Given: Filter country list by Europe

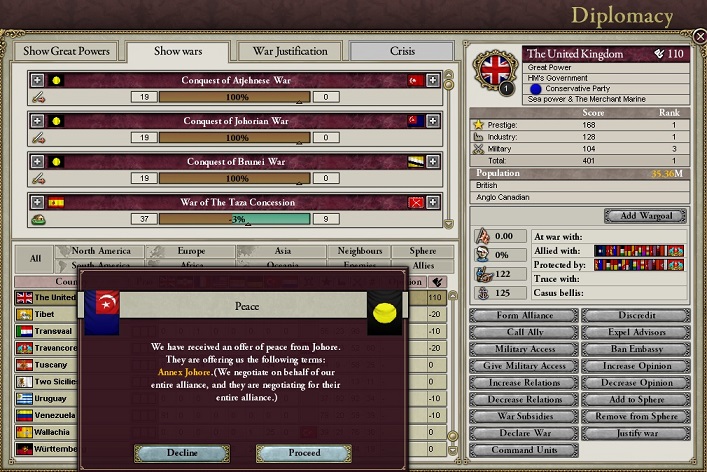Looking at the screenshot, I should click(190, 252).
